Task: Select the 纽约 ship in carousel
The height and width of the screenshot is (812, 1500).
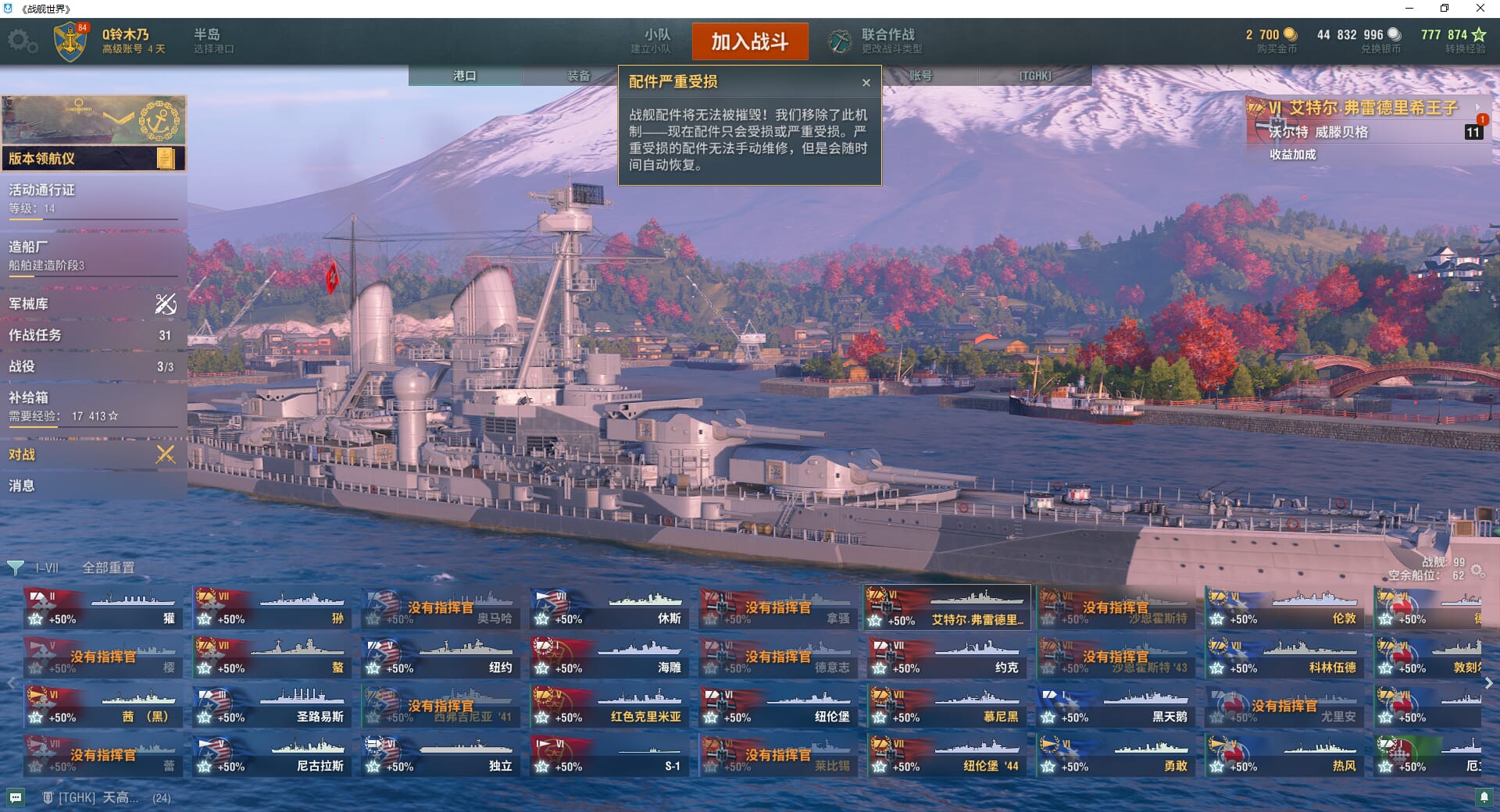Action: pos(441,657)
